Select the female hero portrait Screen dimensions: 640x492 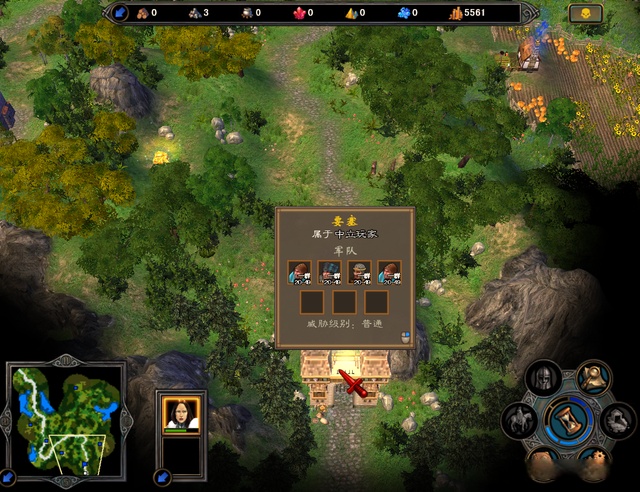(182, 414)
